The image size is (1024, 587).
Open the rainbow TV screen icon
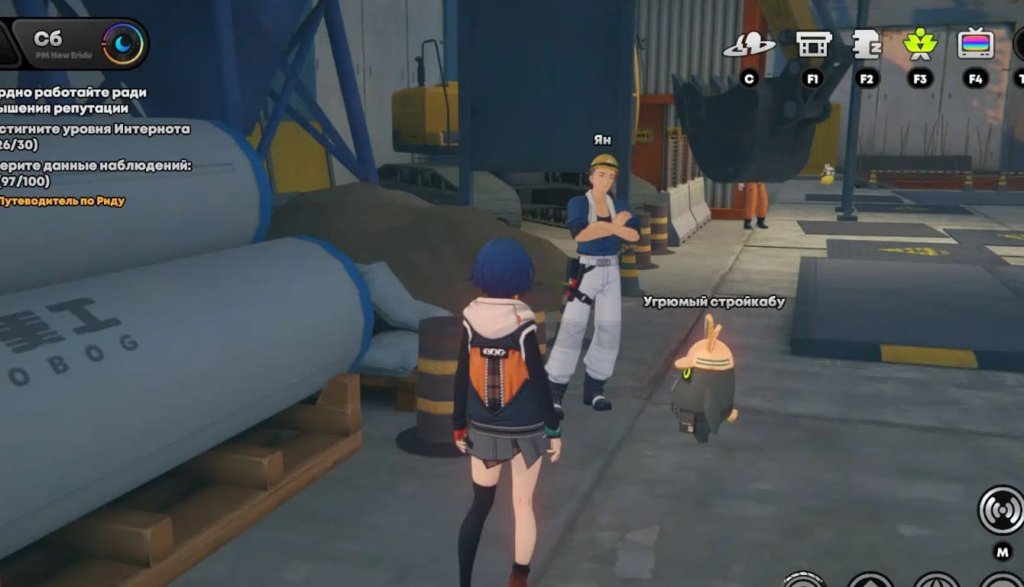click(975, 44)
